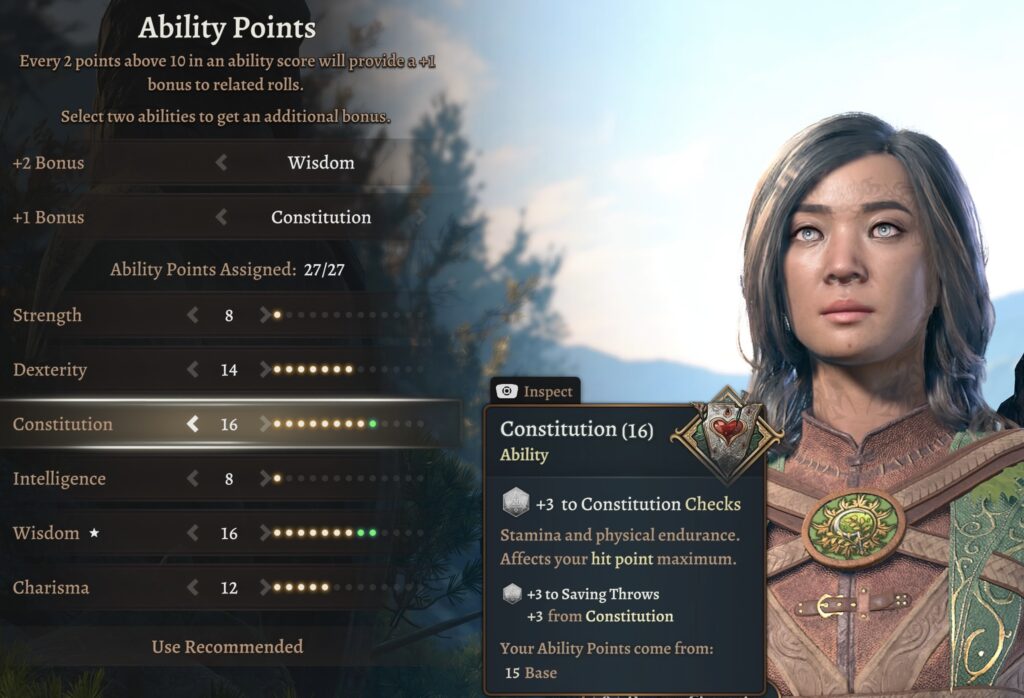Increase Constitution with the right arrow
The height and width of the screenshot is (698, 1024).
264,424
